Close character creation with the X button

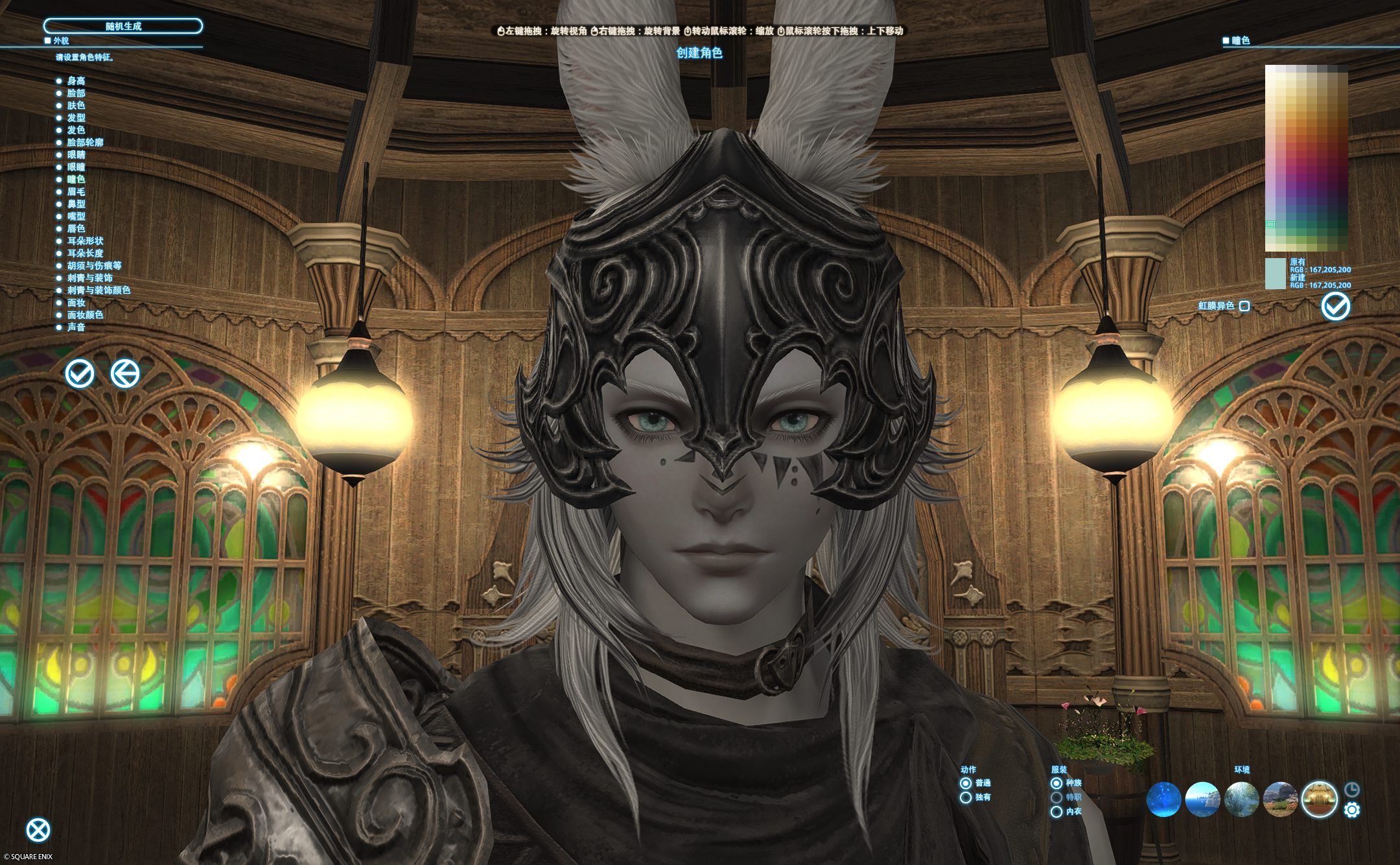point(38,830)
